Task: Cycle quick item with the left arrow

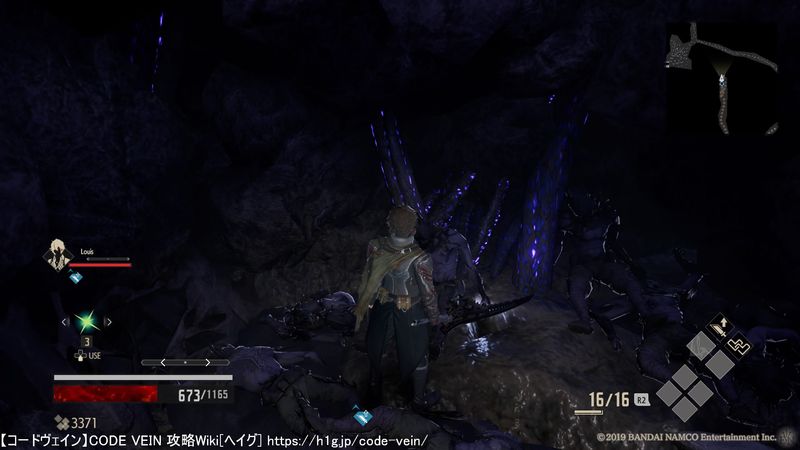Action: [x=65, y=322]
